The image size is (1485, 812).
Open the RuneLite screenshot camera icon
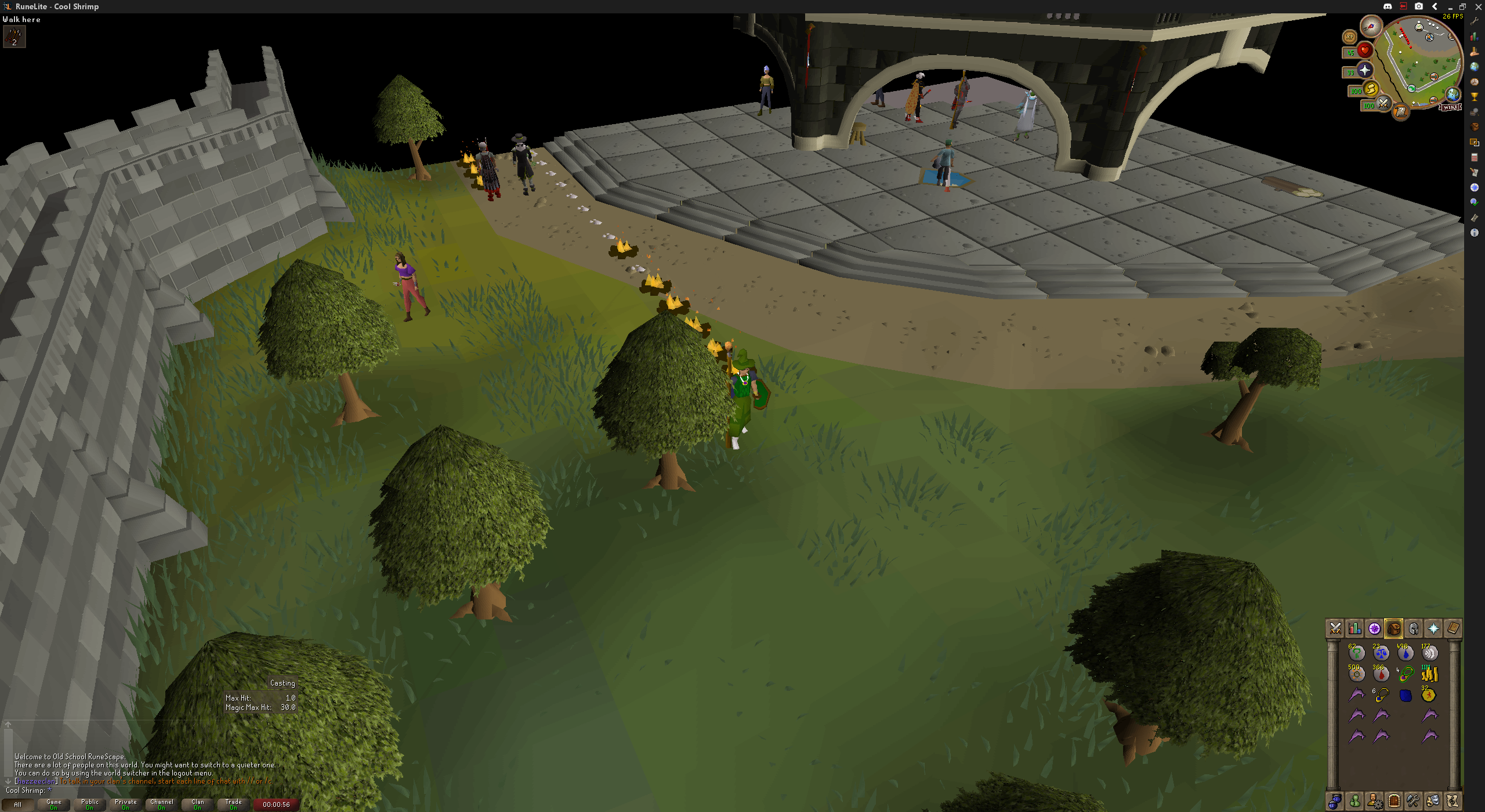click(x=1419, y=6)
